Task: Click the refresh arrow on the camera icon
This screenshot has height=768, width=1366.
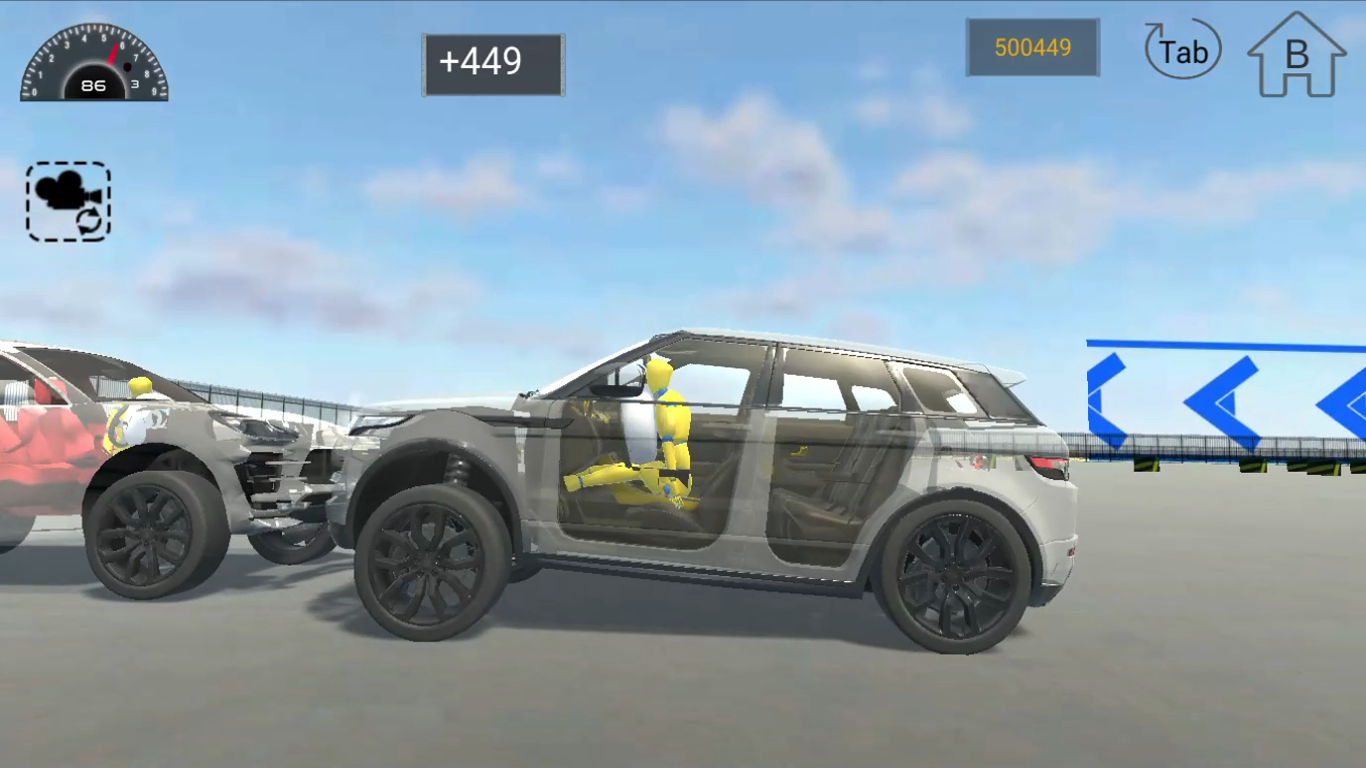Action: (x=89, y=221)
